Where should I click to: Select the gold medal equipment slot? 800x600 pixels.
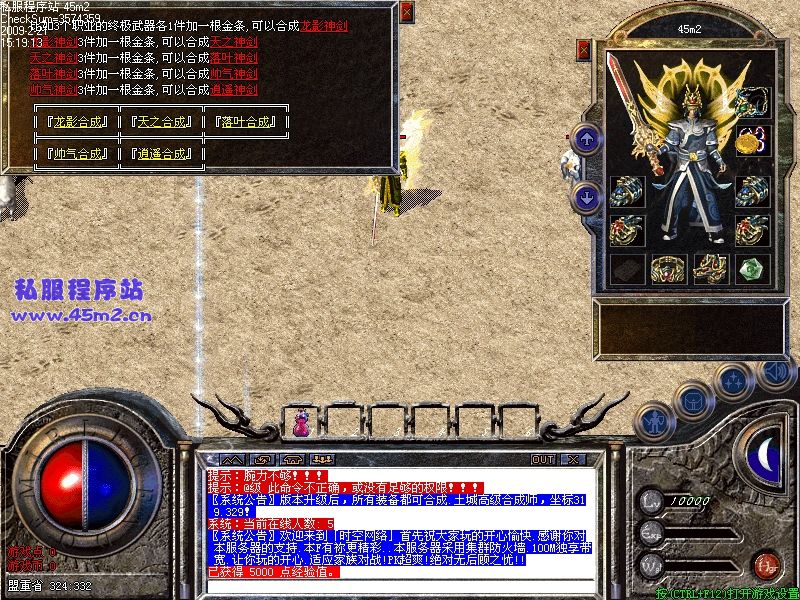[x=749, y=143]
